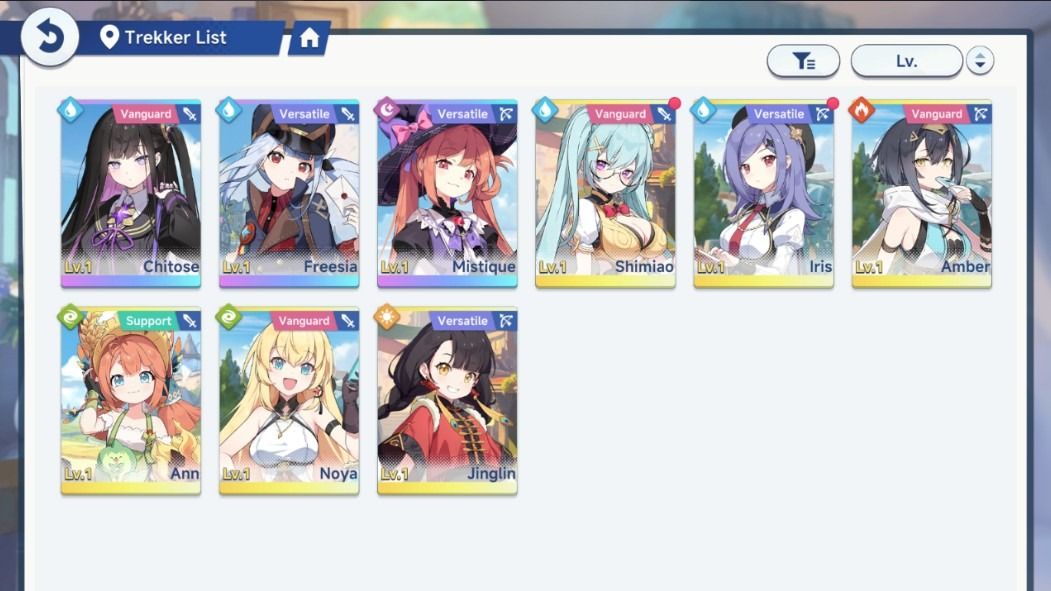The image size is (1051, 591).
Task: View the Iris trekker card
Action: pos(763,193)
